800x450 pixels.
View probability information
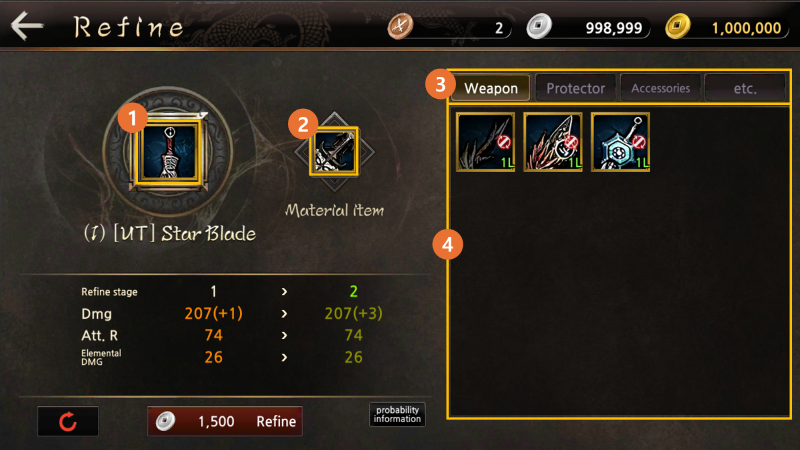pyautogui.click(x=397, y=414)
